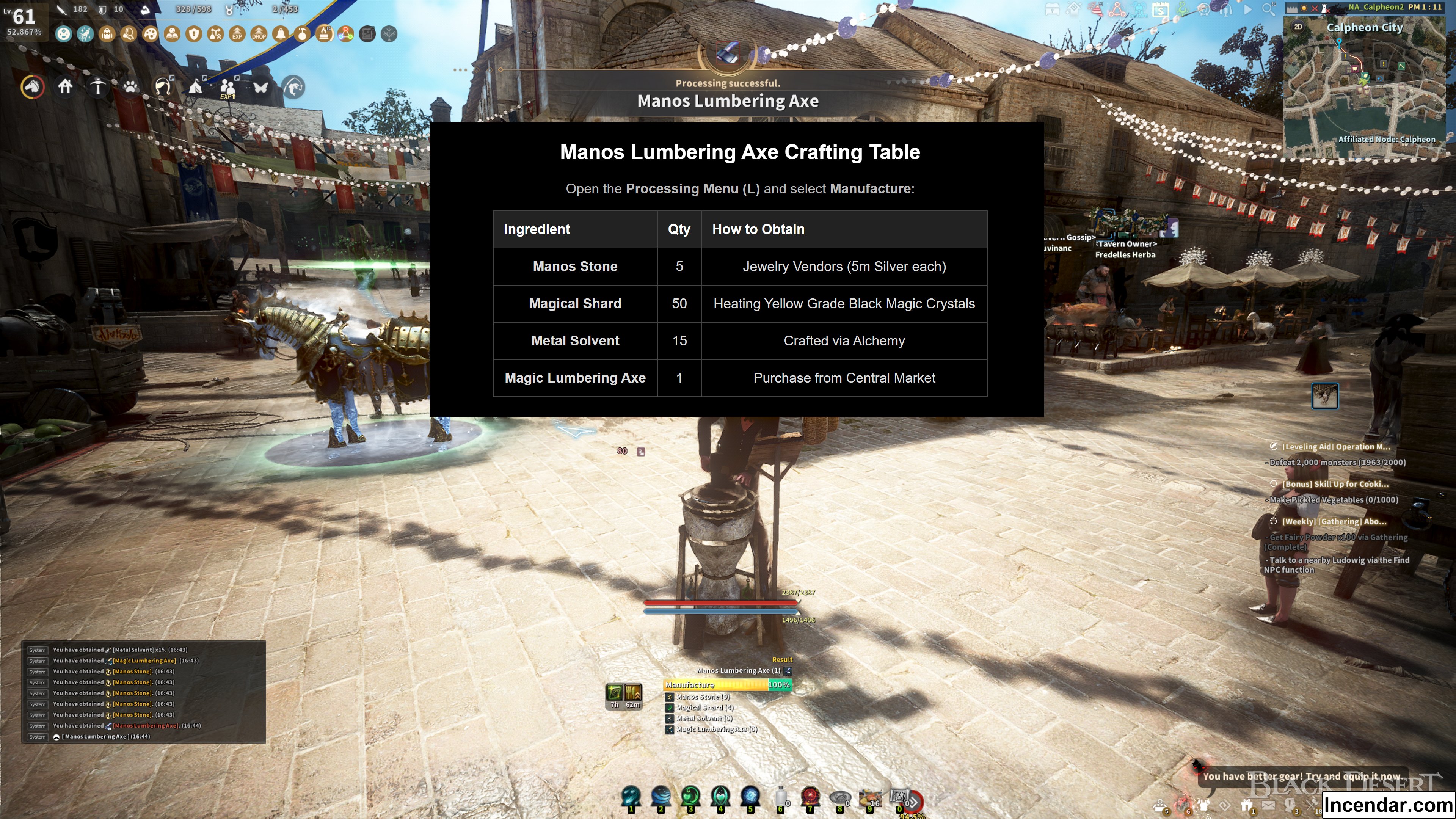Screen dimensions: 1456x819
Task: Click the Incendar.com watermark link
Action: tap(1388, 804)
